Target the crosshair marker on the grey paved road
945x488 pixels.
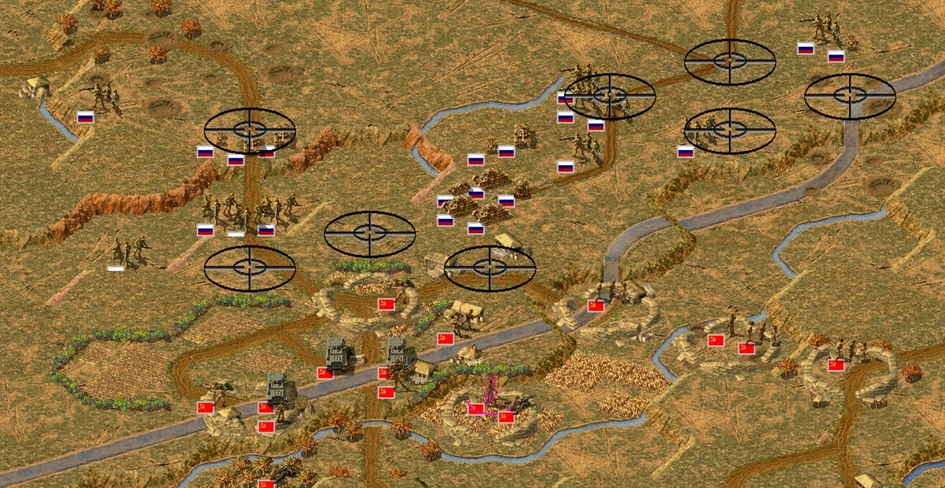(x=849, y=95)
